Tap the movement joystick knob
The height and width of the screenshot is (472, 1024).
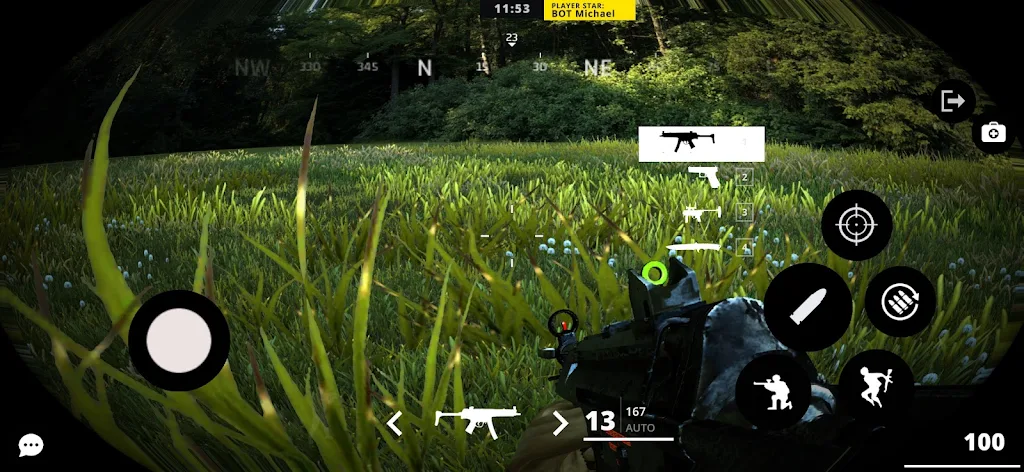click(179, 341)
